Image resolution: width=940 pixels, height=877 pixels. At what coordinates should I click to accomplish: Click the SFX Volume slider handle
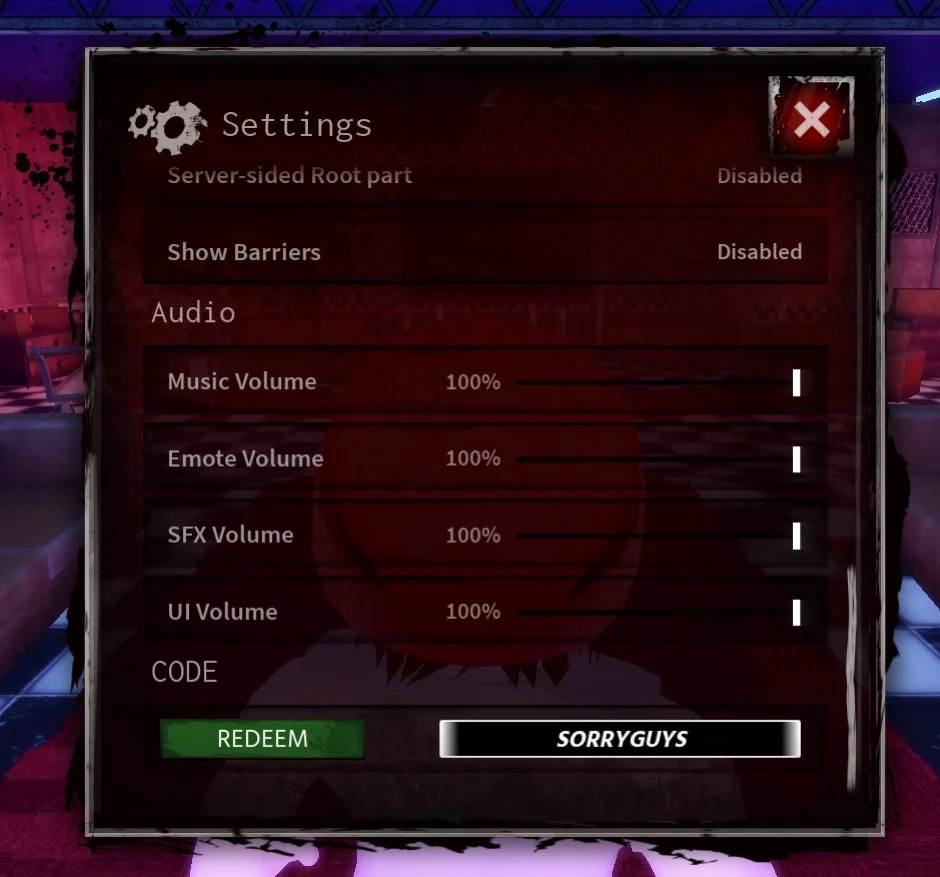point(796,536)
